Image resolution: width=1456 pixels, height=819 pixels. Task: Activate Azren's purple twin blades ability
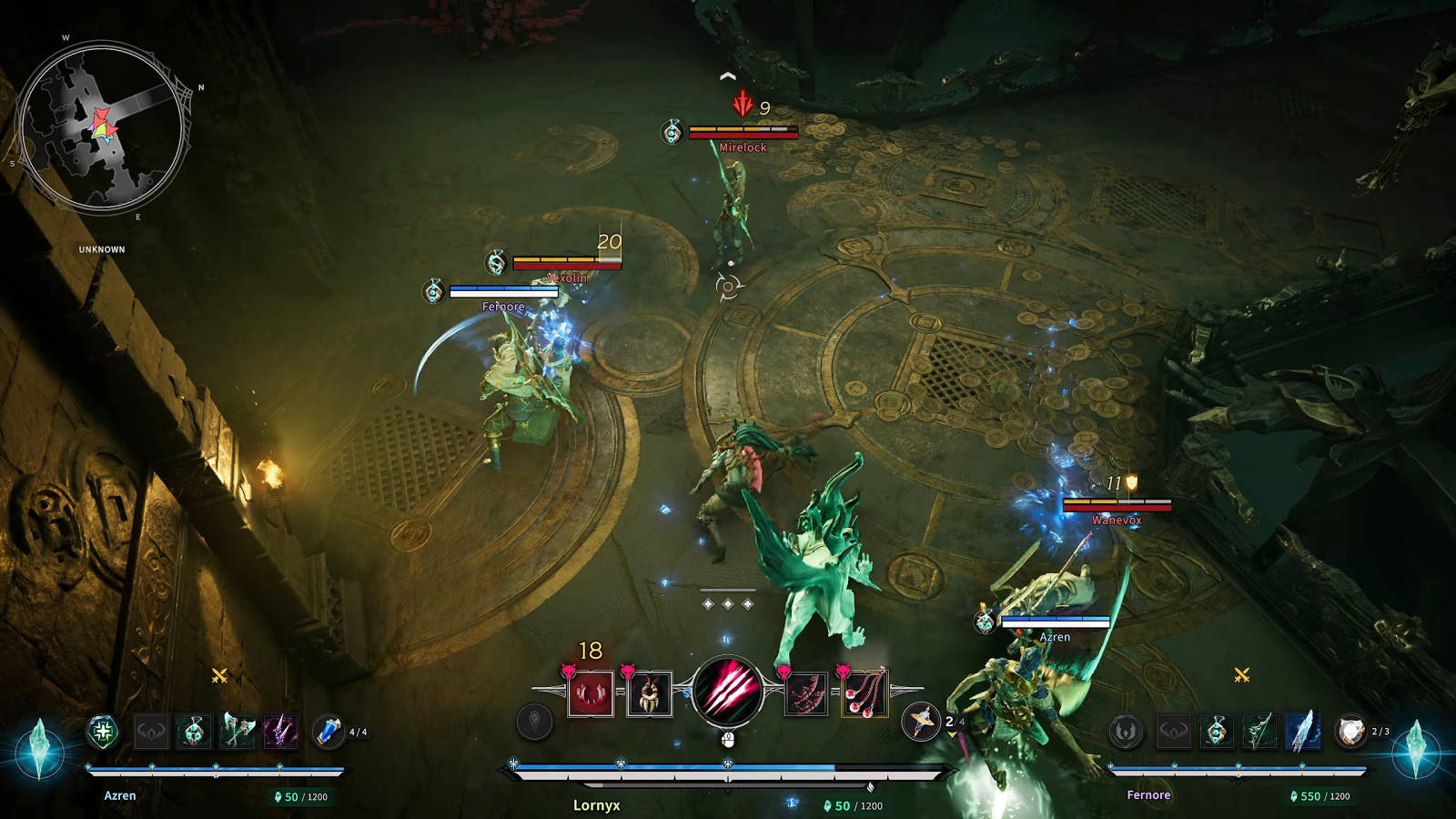(x=281, y=731)
